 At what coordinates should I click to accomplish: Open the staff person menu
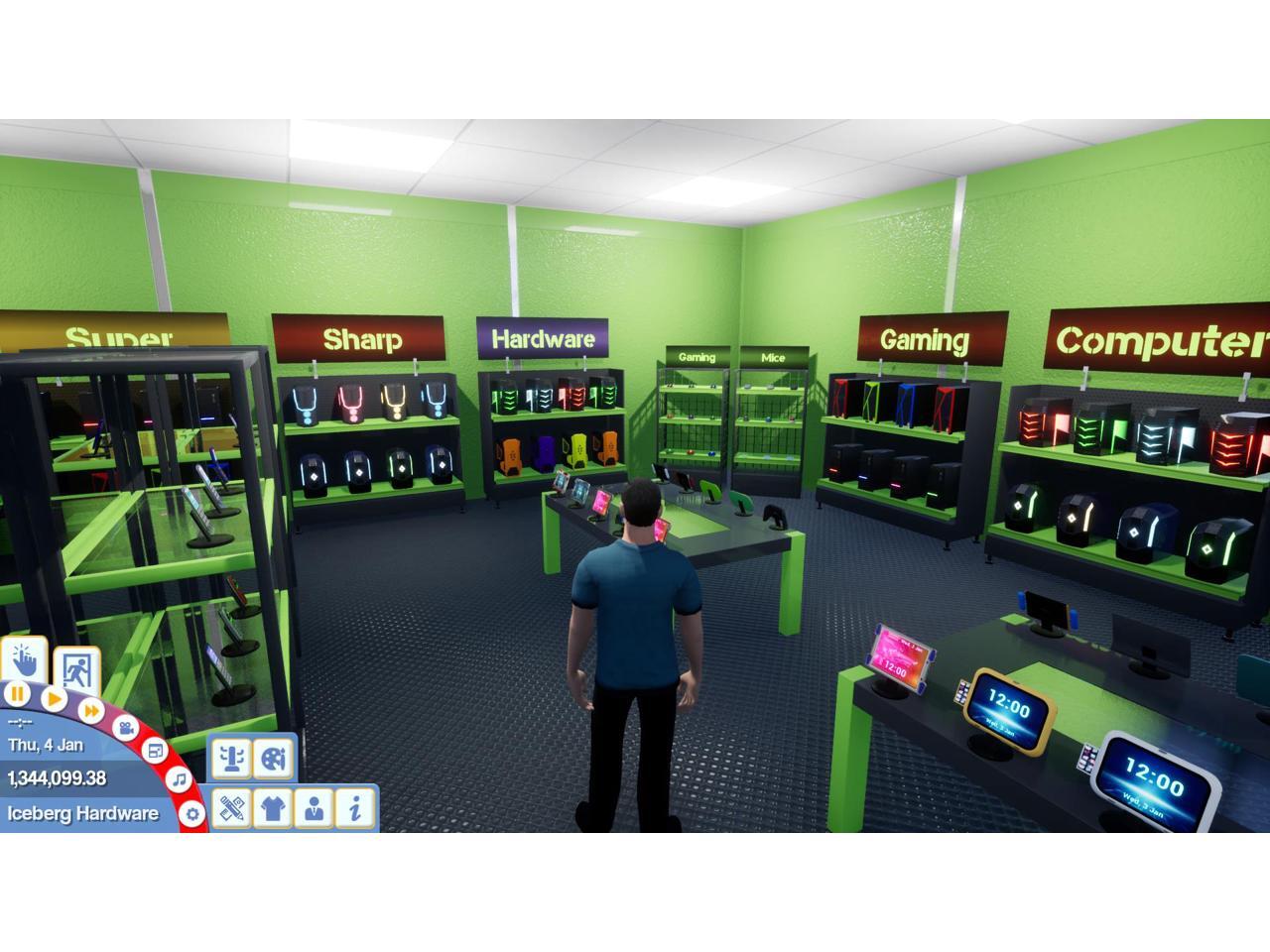pos(315,808)
